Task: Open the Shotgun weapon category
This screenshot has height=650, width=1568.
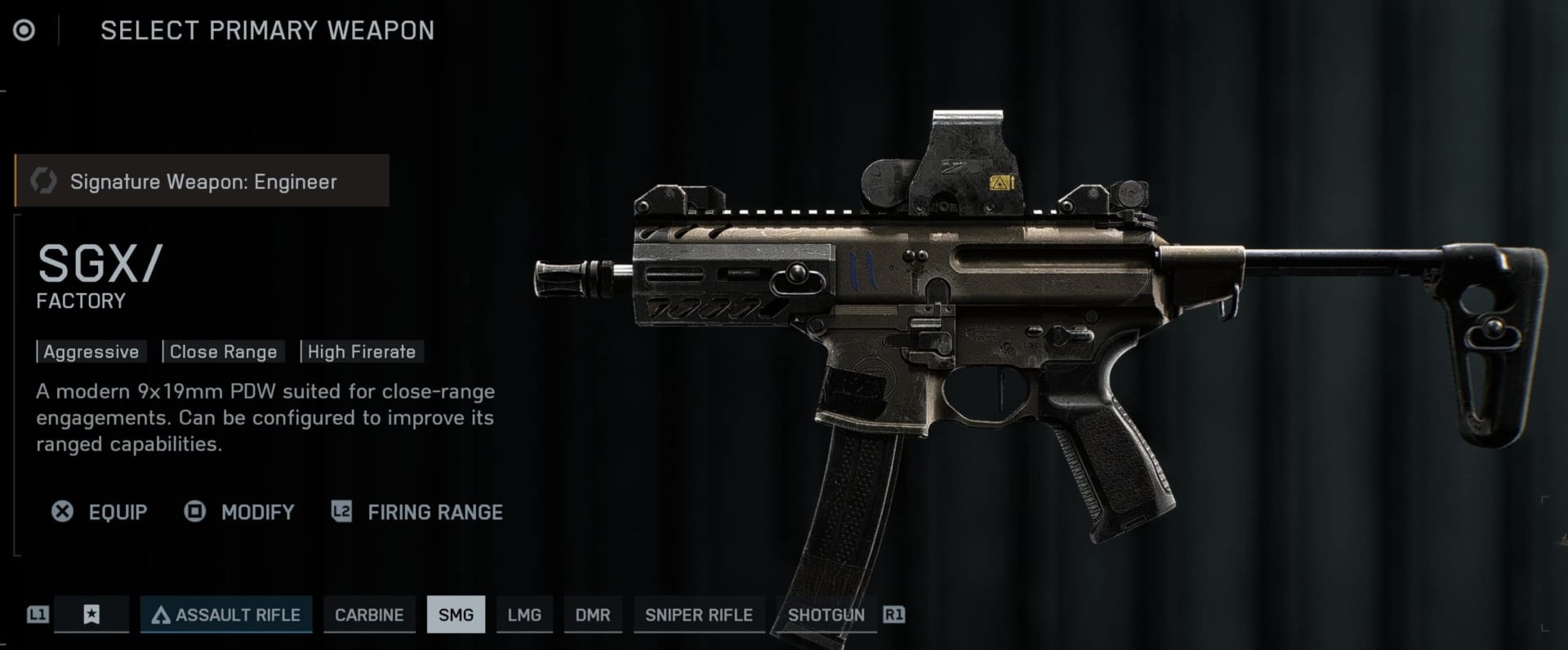Action: coord(826,615)
